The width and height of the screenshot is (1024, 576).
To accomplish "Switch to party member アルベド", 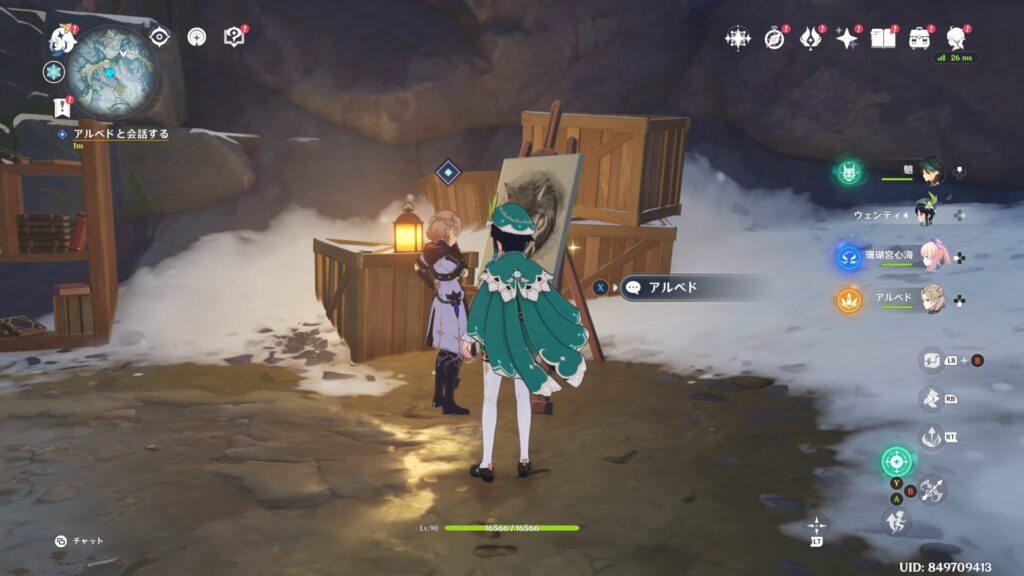I will coord(930,299).
